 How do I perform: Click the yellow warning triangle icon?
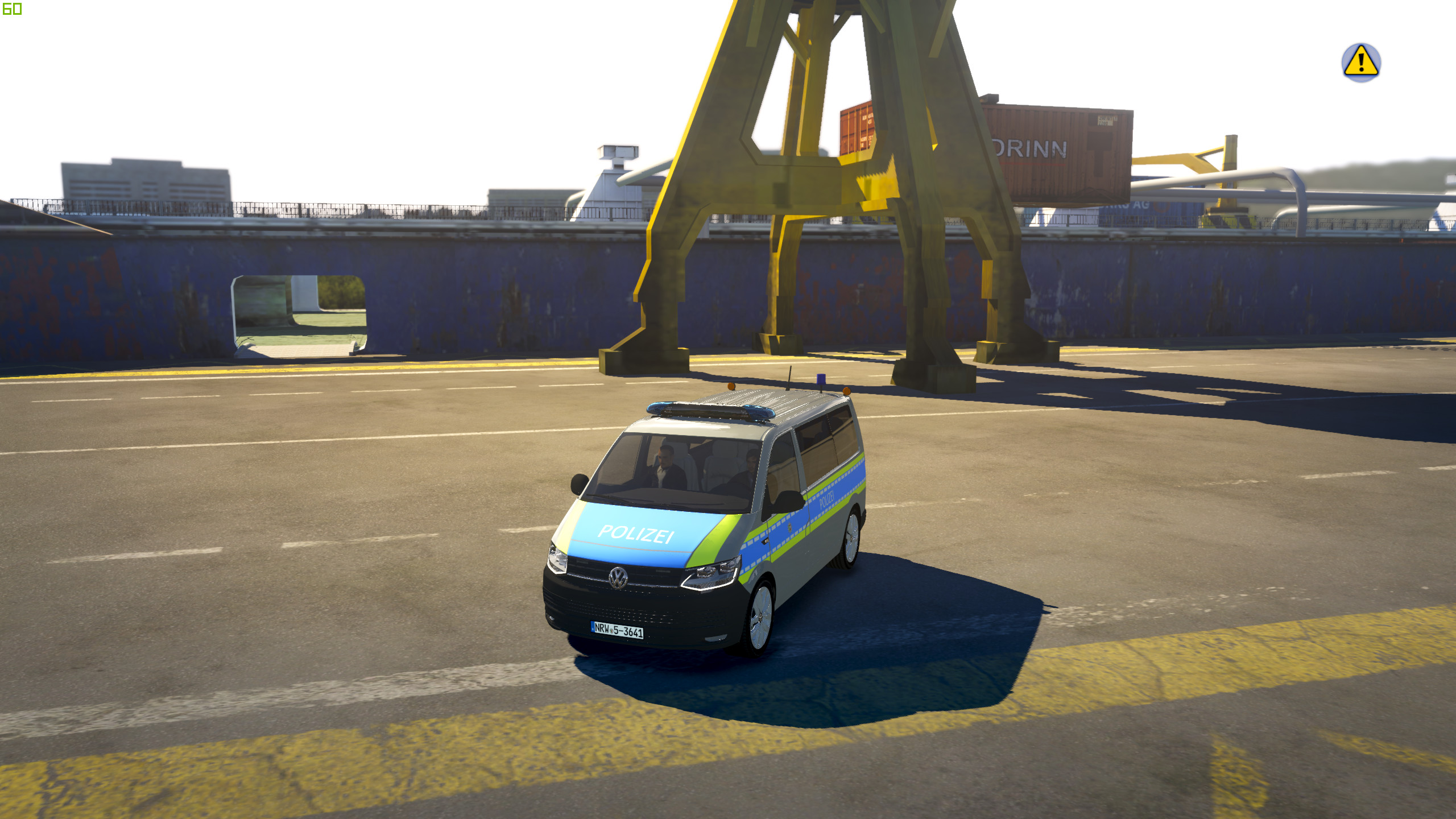(1360, 62)
